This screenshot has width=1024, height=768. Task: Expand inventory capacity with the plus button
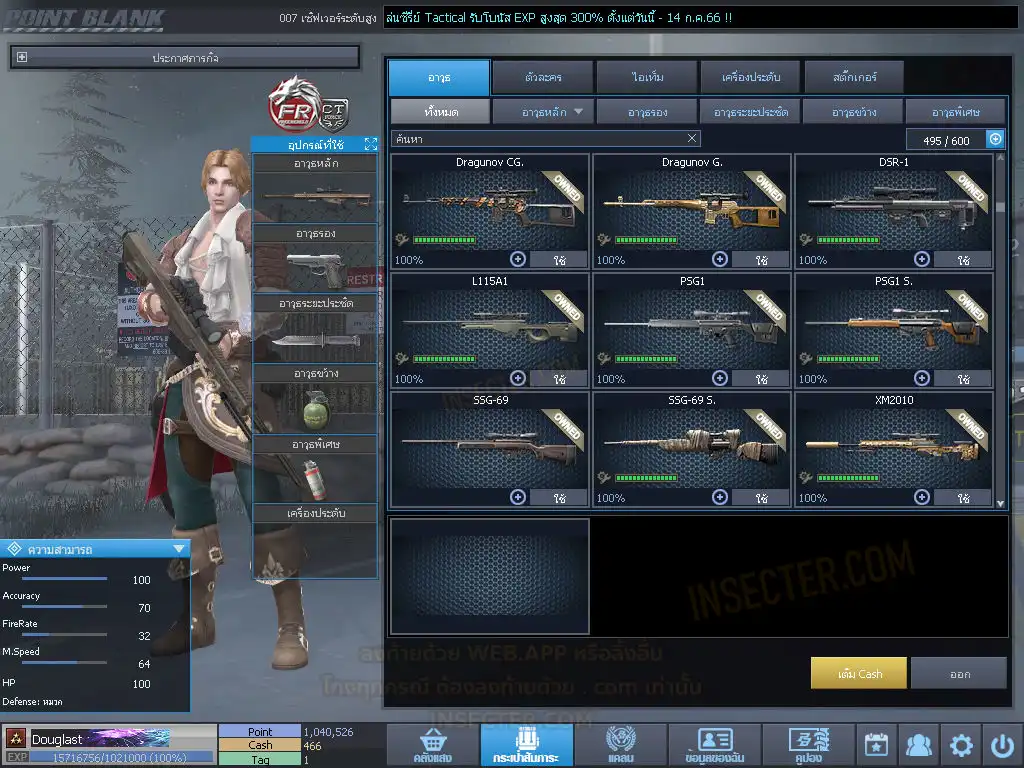click(x=995, y=140)
